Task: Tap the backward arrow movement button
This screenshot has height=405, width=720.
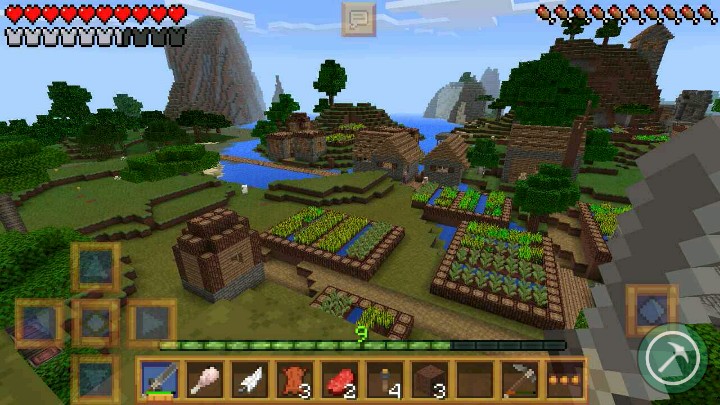Action: [96, 379]
